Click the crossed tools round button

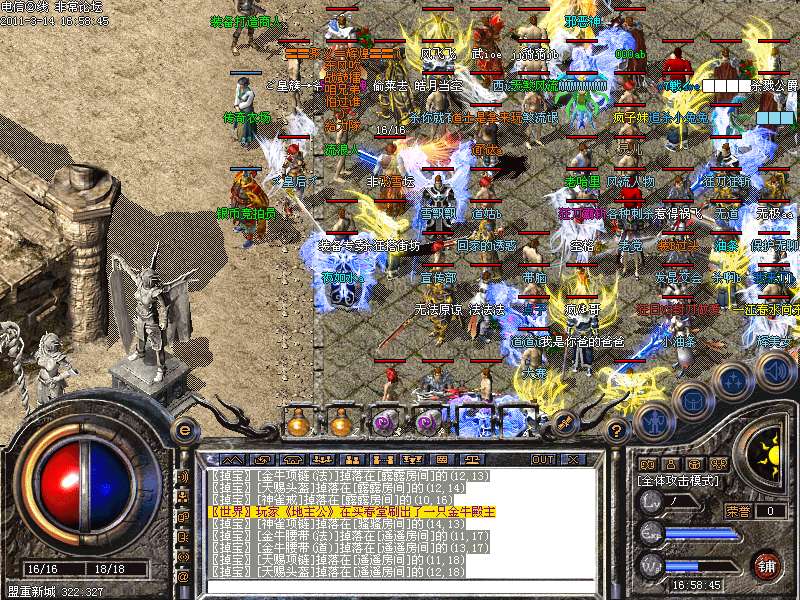(x=564, y=421)
